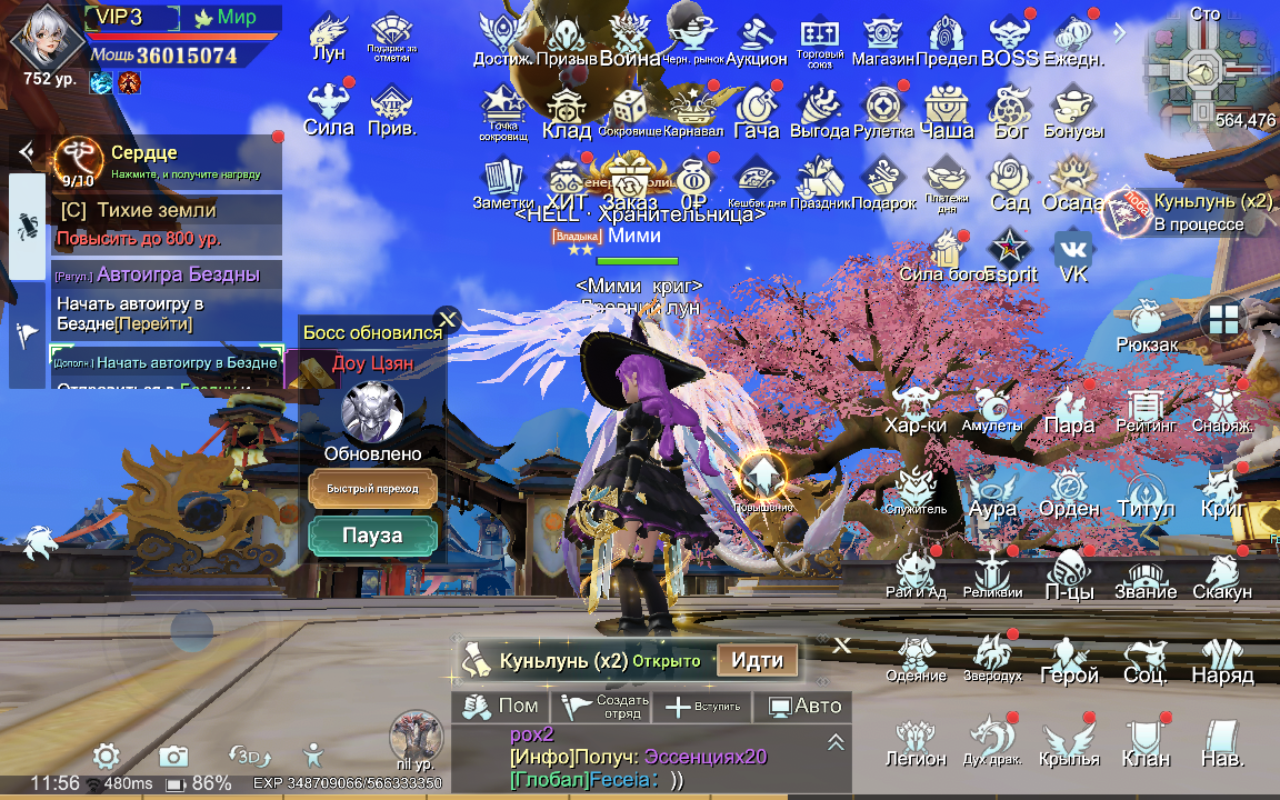This screenshot has height=800, width=1280.
Task: Close the Босс обновился popup
Action: click(x=447, y=320)
